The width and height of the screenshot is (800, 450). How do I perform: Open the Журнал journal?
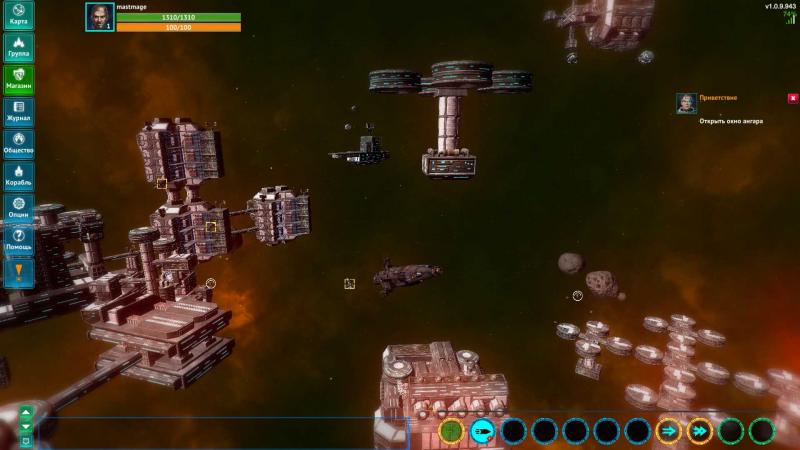click(x=18, y=111)
